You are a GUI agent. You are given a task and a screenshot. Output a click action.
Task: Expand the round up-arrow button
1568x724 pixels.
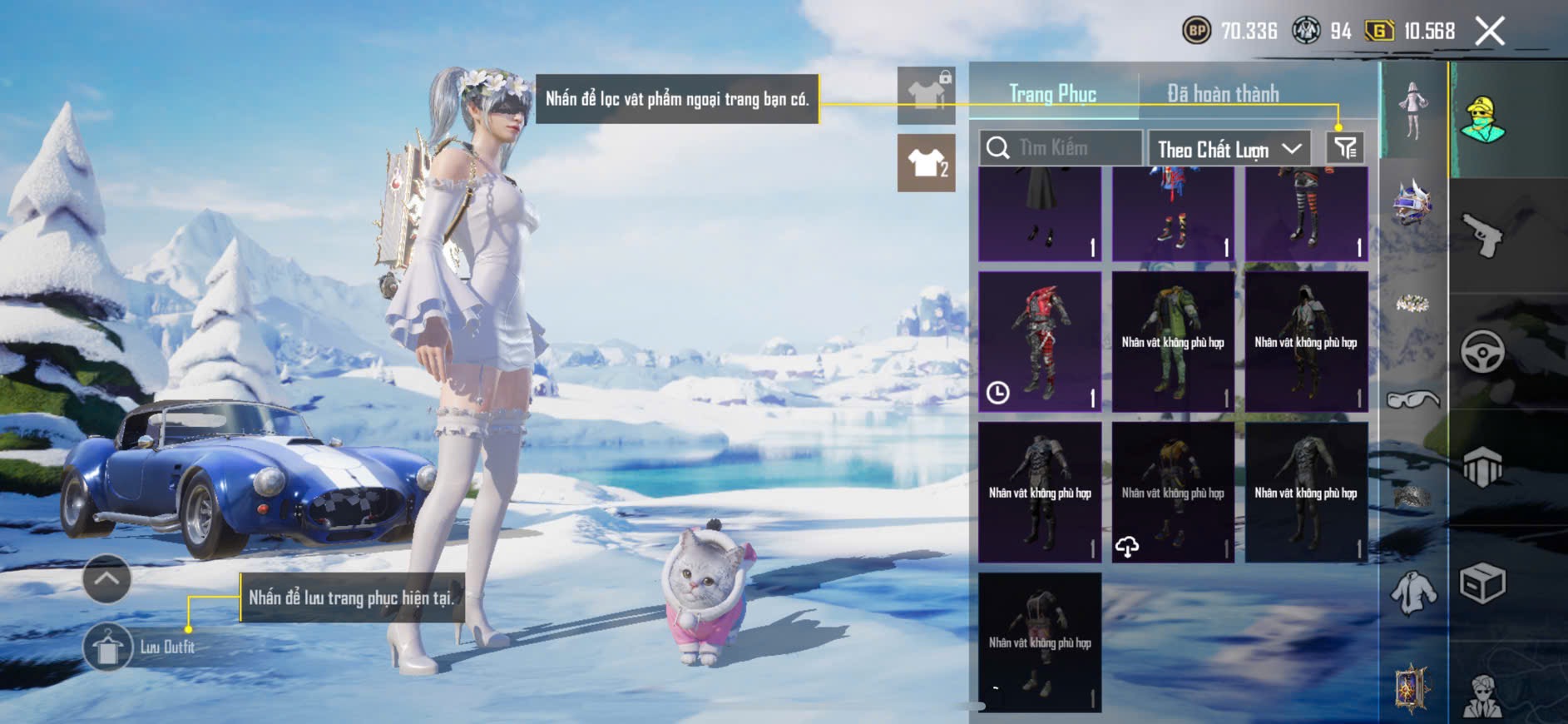tap(106, 578)
